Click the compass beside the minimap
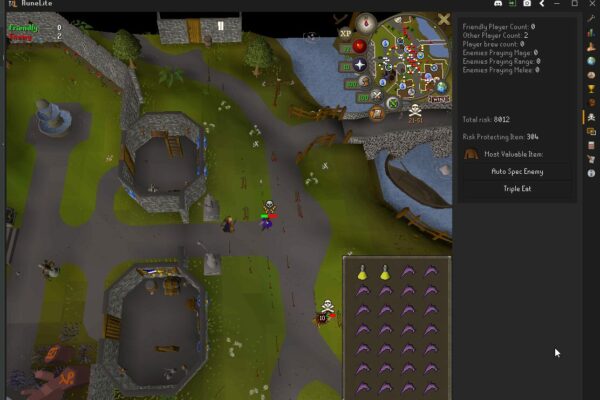Screen dimensions: 600x400 [366, 20]
